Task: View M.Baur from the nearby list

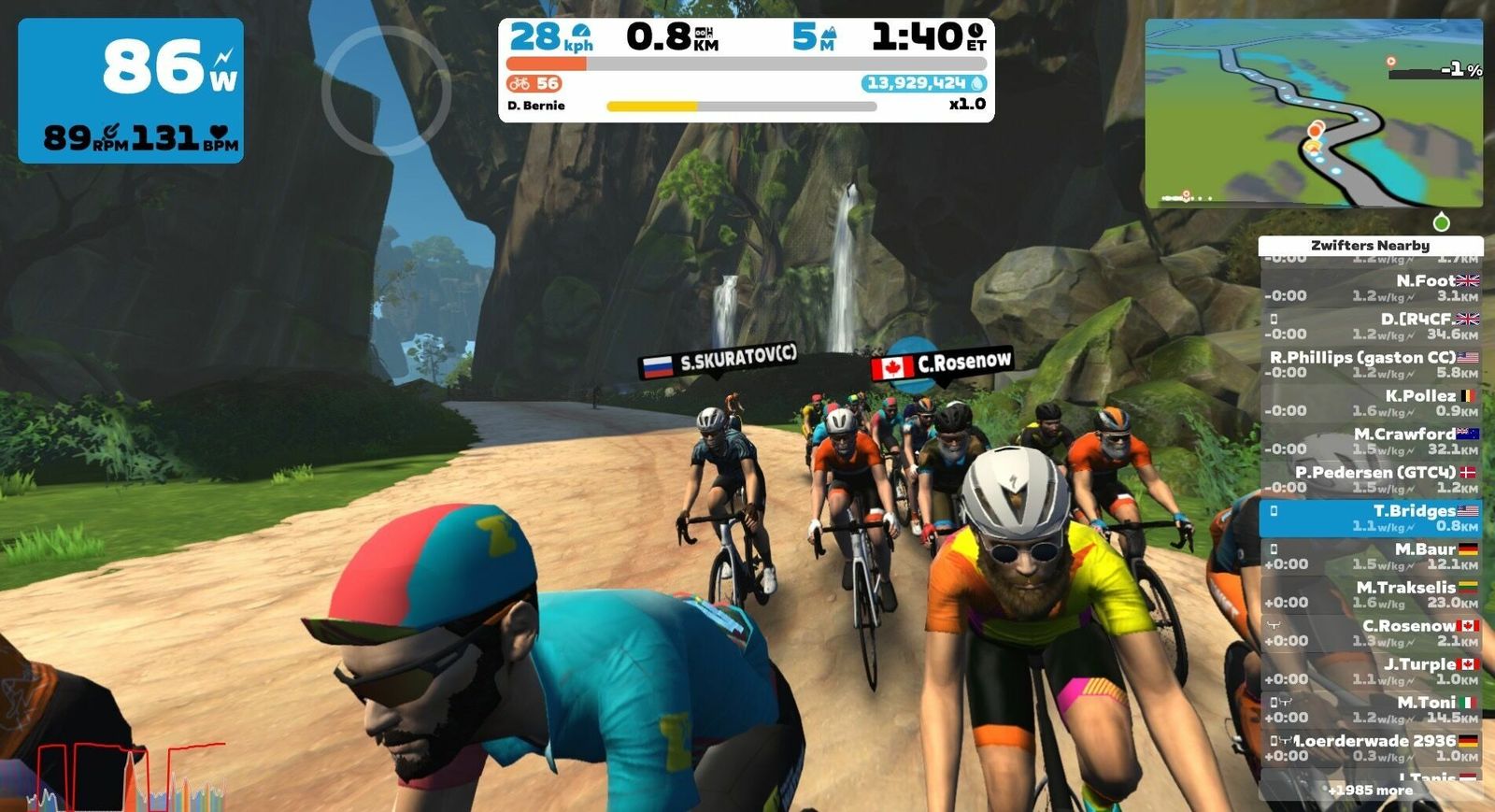Action: coord(1370,556)
